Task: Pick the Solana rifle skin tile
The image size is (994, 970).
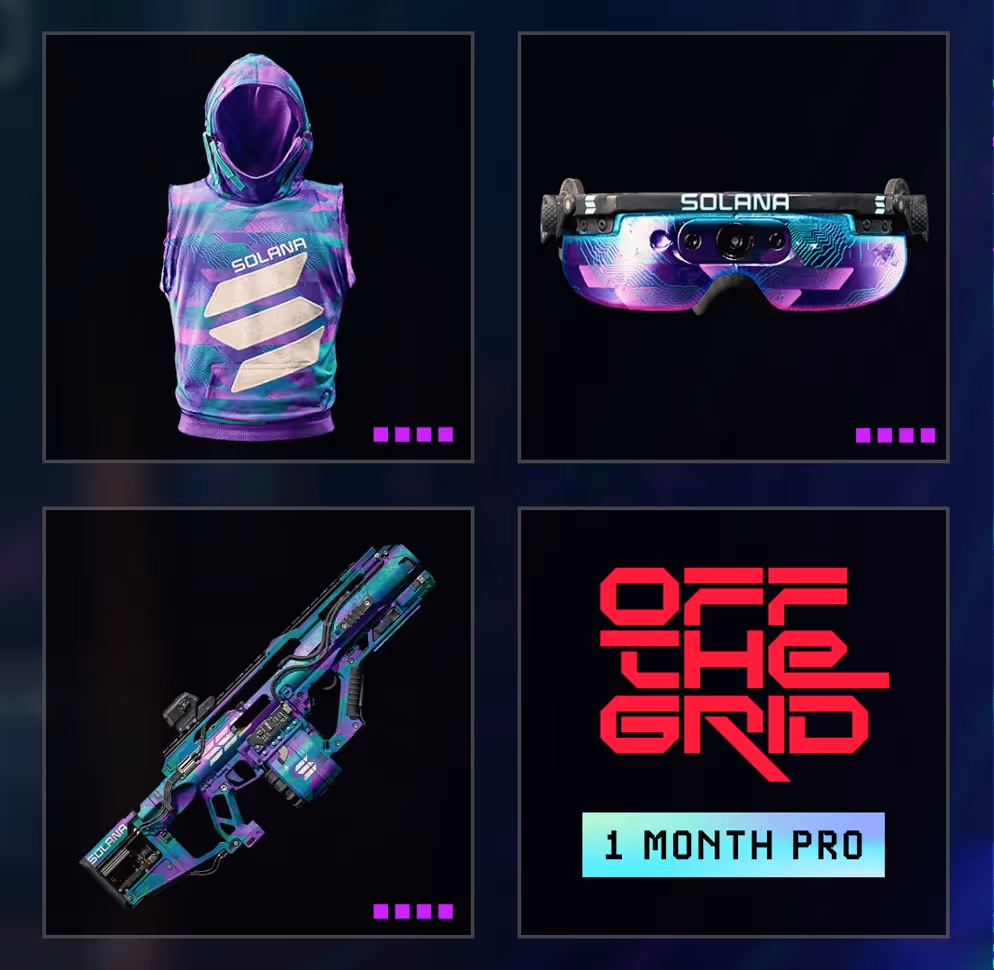Action: tap(258, 721)
